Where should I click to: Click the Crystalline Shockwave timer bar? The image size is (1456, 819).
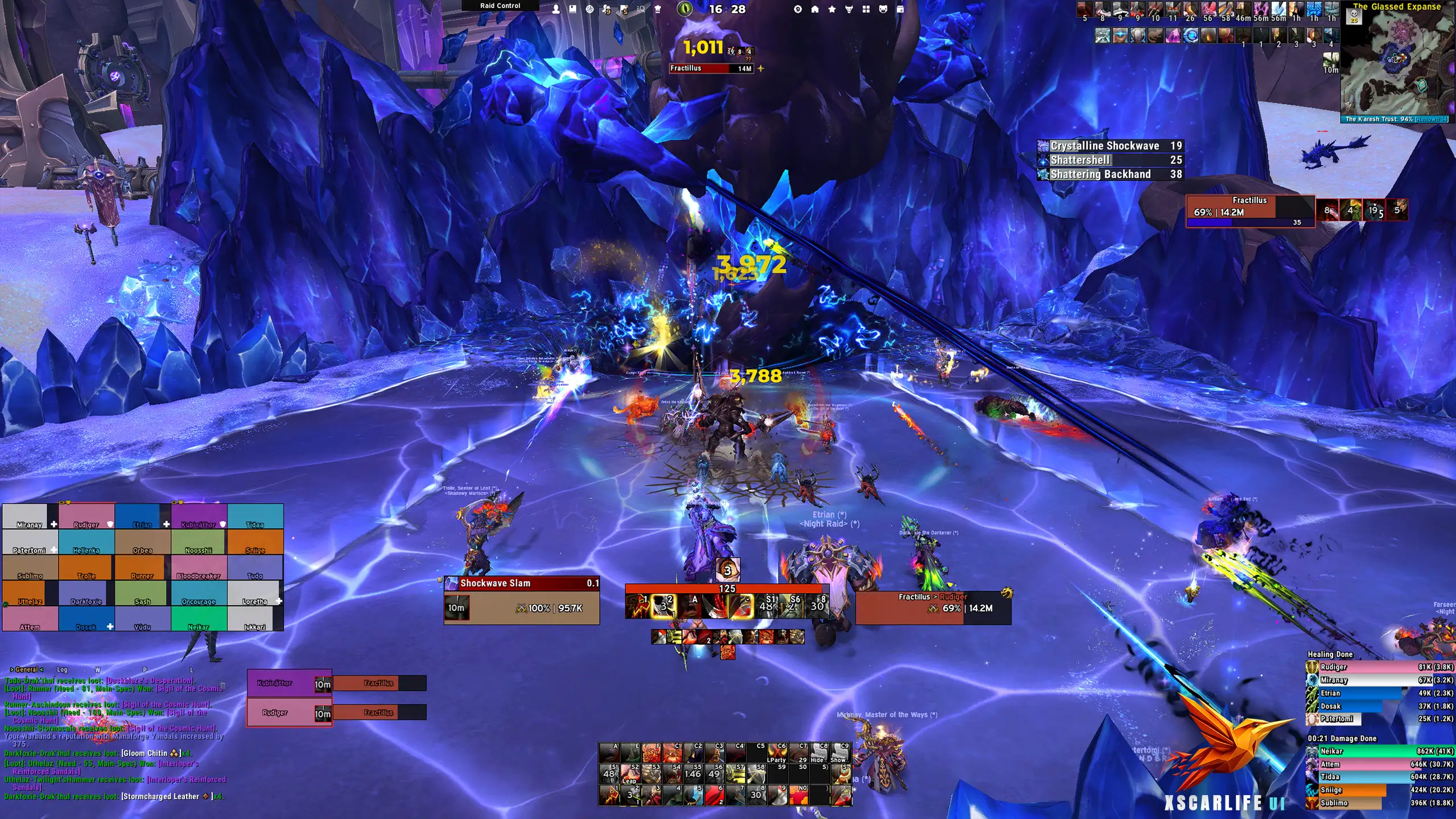1109,146
